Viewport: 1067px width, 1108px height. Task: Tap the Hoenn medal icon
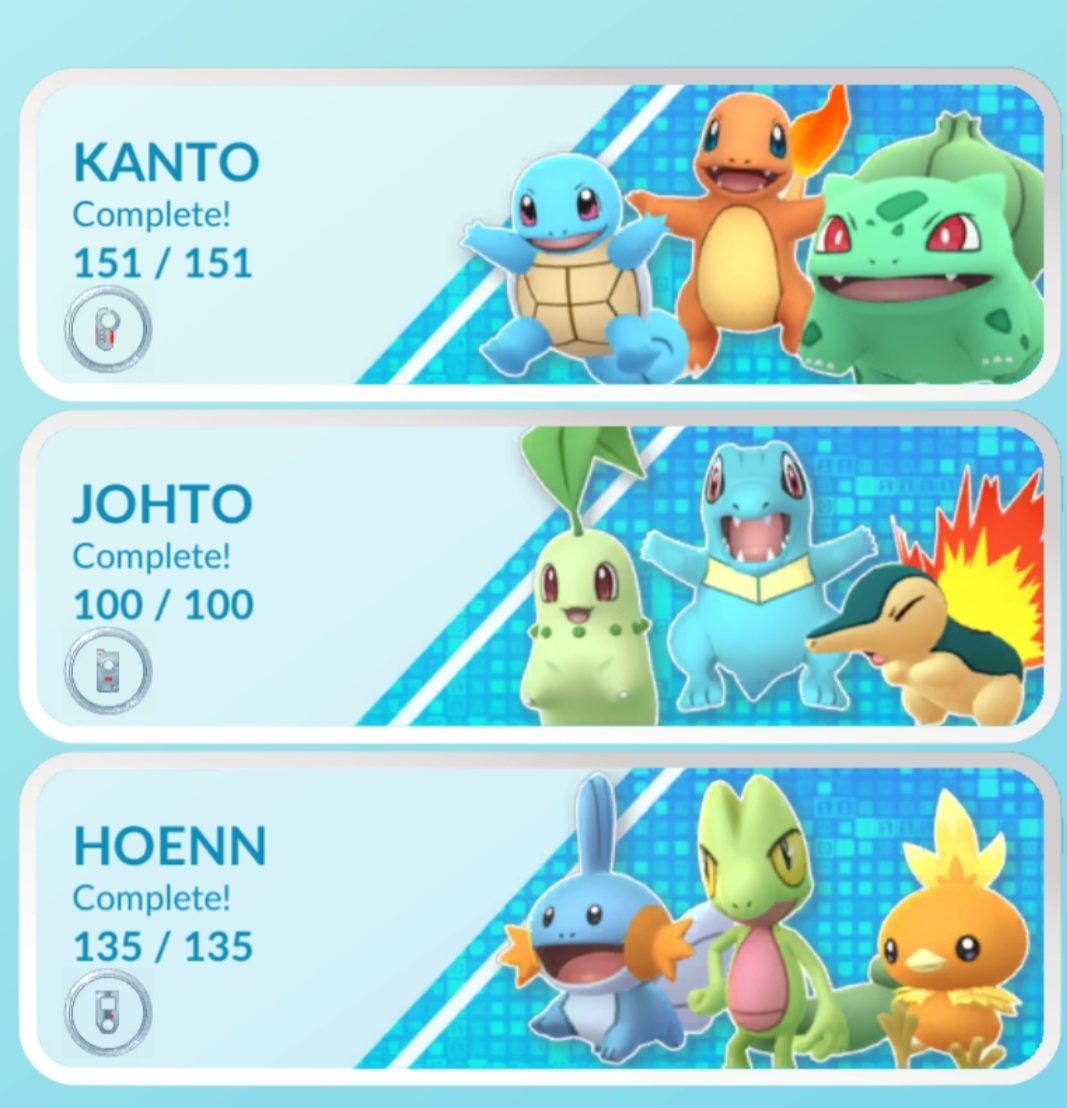pyautogui.click(x=108, y=1013)
